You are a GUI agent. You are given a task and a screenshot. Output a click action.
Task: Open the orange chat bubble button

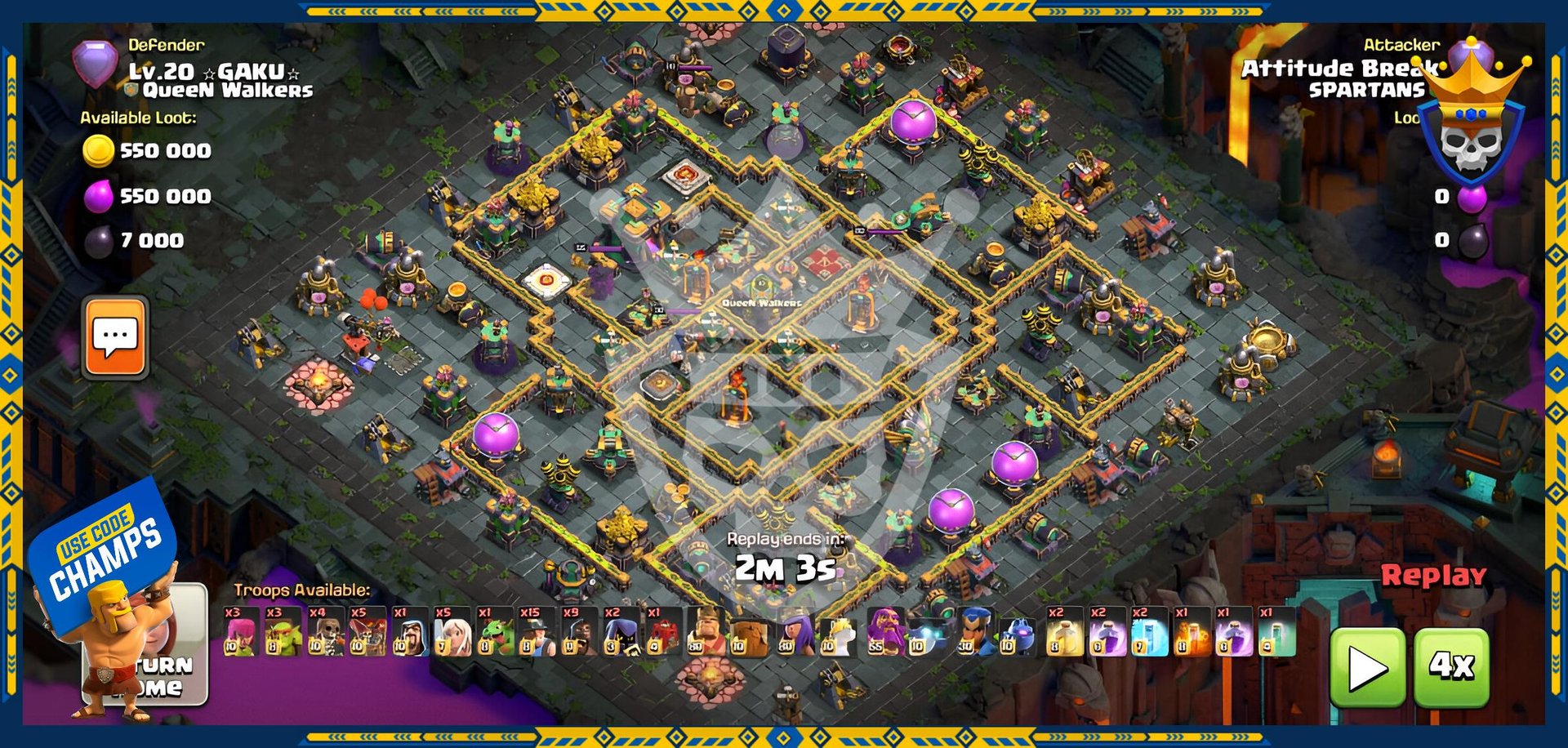[115, 337]
